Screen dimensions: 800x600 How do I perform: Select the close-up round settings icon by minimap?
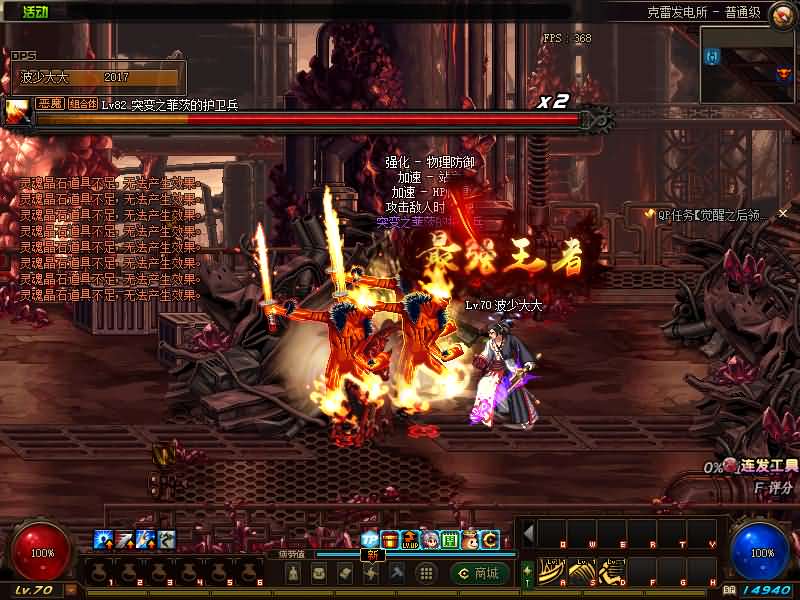point(782,13)
